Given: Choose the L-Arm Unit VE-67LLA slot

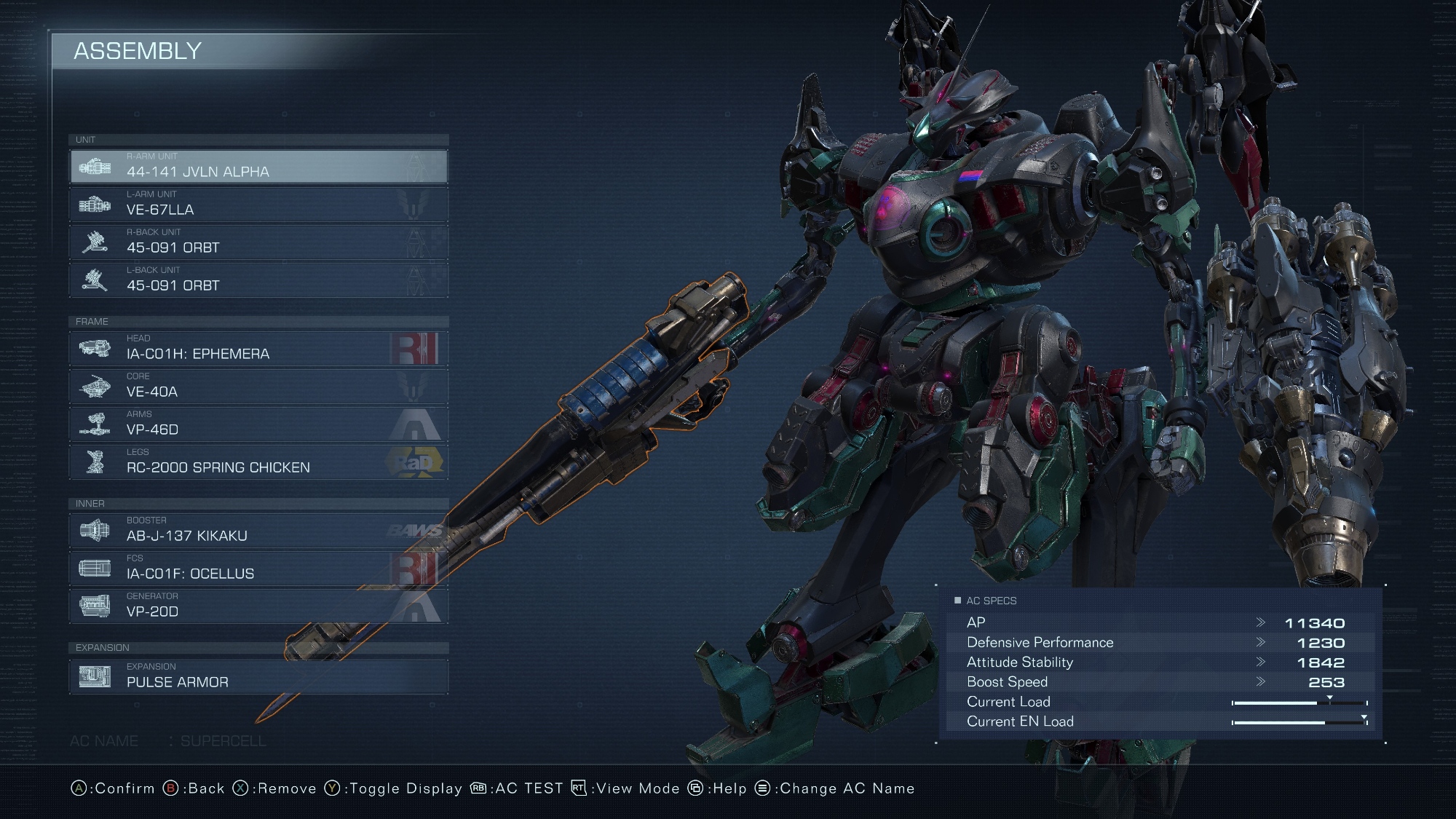Looking at the screenshot, I should pyautogui.click(x=258, y=205).
